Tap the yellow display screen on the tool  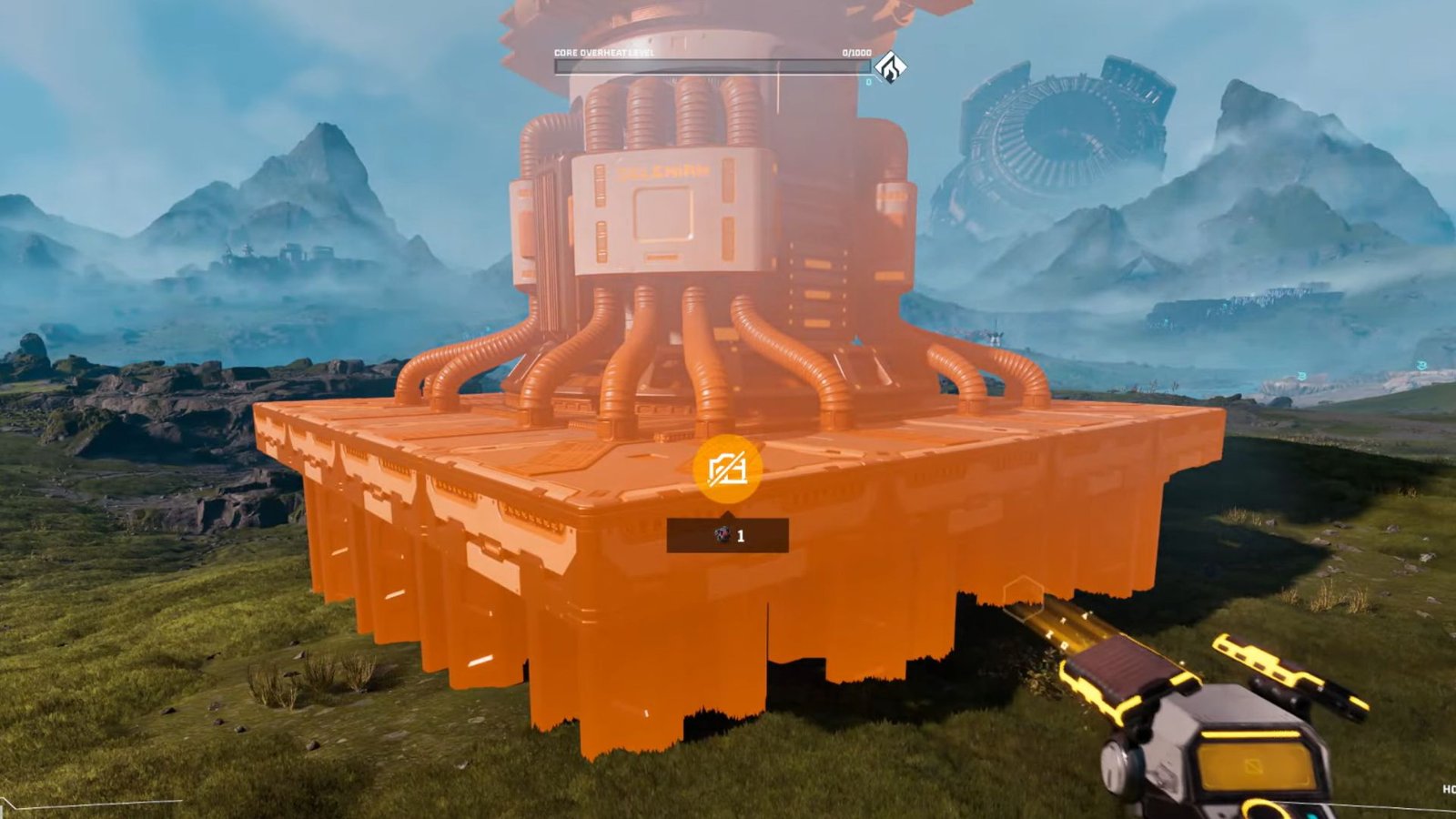1254,766
